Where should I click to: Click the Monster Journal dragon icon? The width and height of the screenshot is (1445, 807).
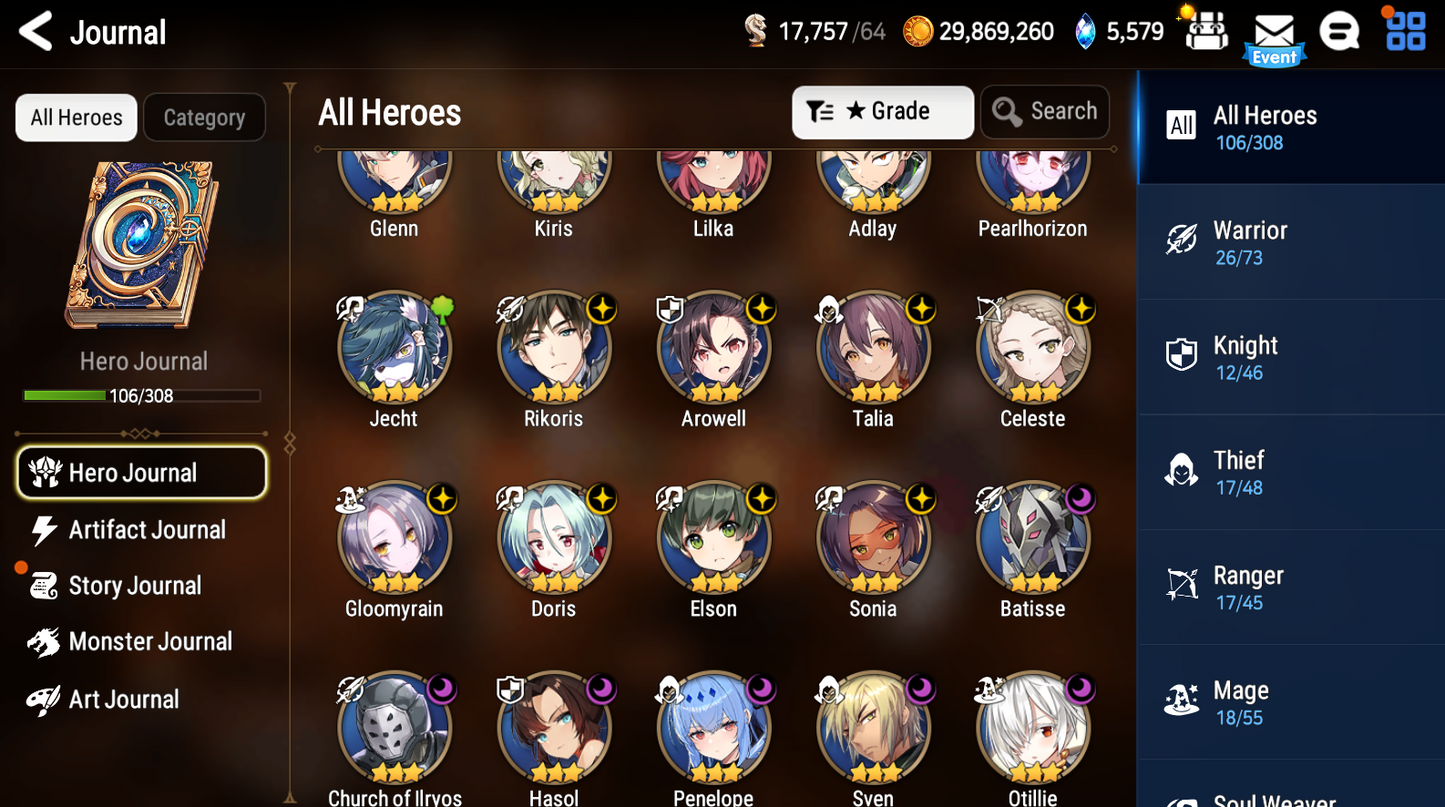click(x=42, y=641)
